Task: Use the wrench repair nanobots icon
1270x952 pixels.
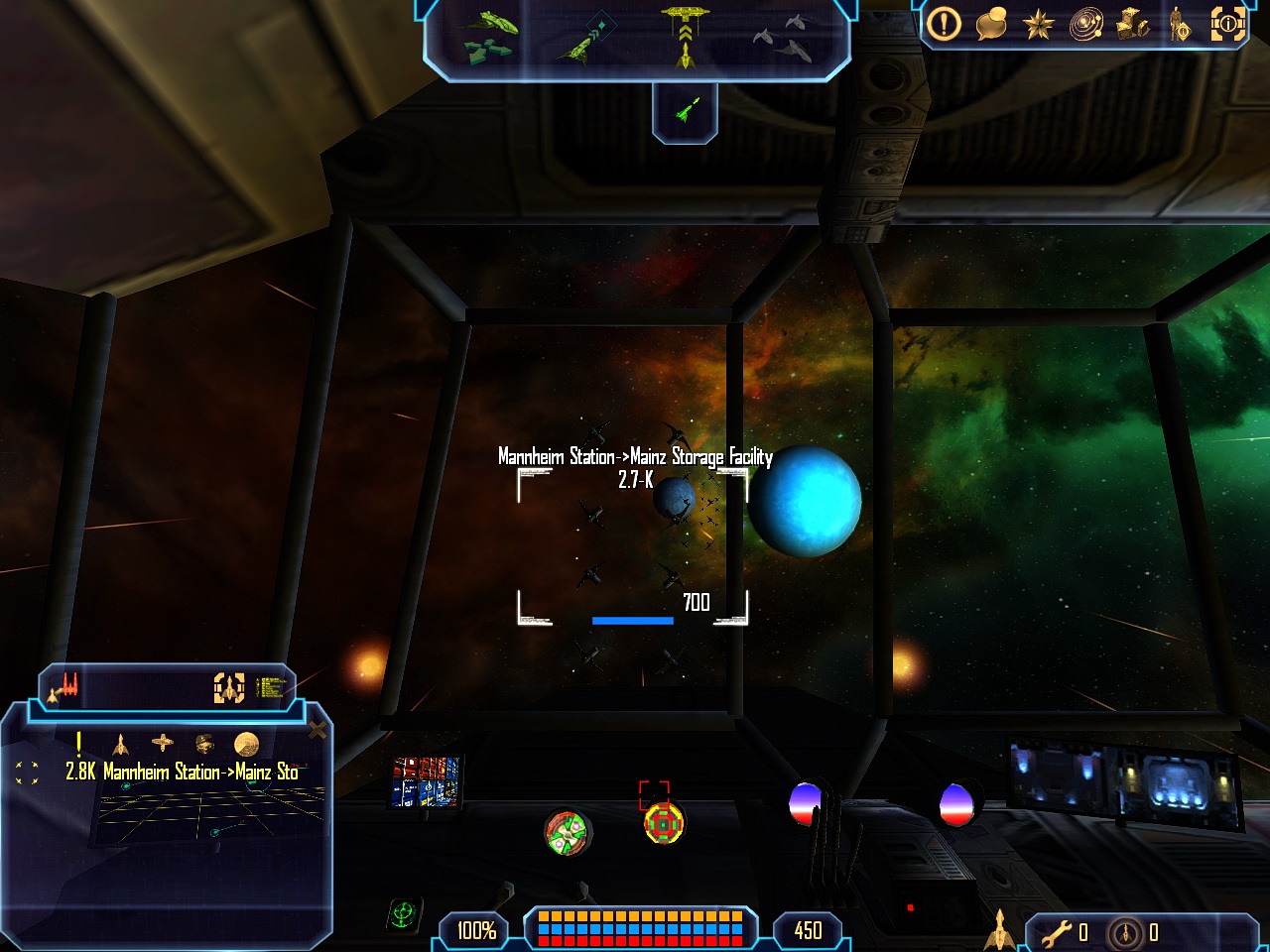Action: coord(1057,932)
